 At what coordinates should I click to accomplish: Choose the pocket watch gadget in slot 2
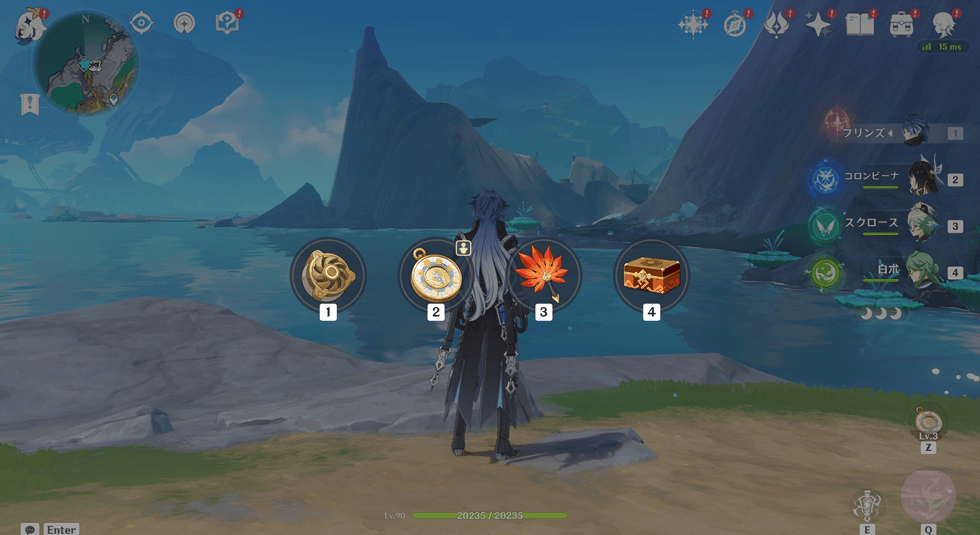click(435, 275)
